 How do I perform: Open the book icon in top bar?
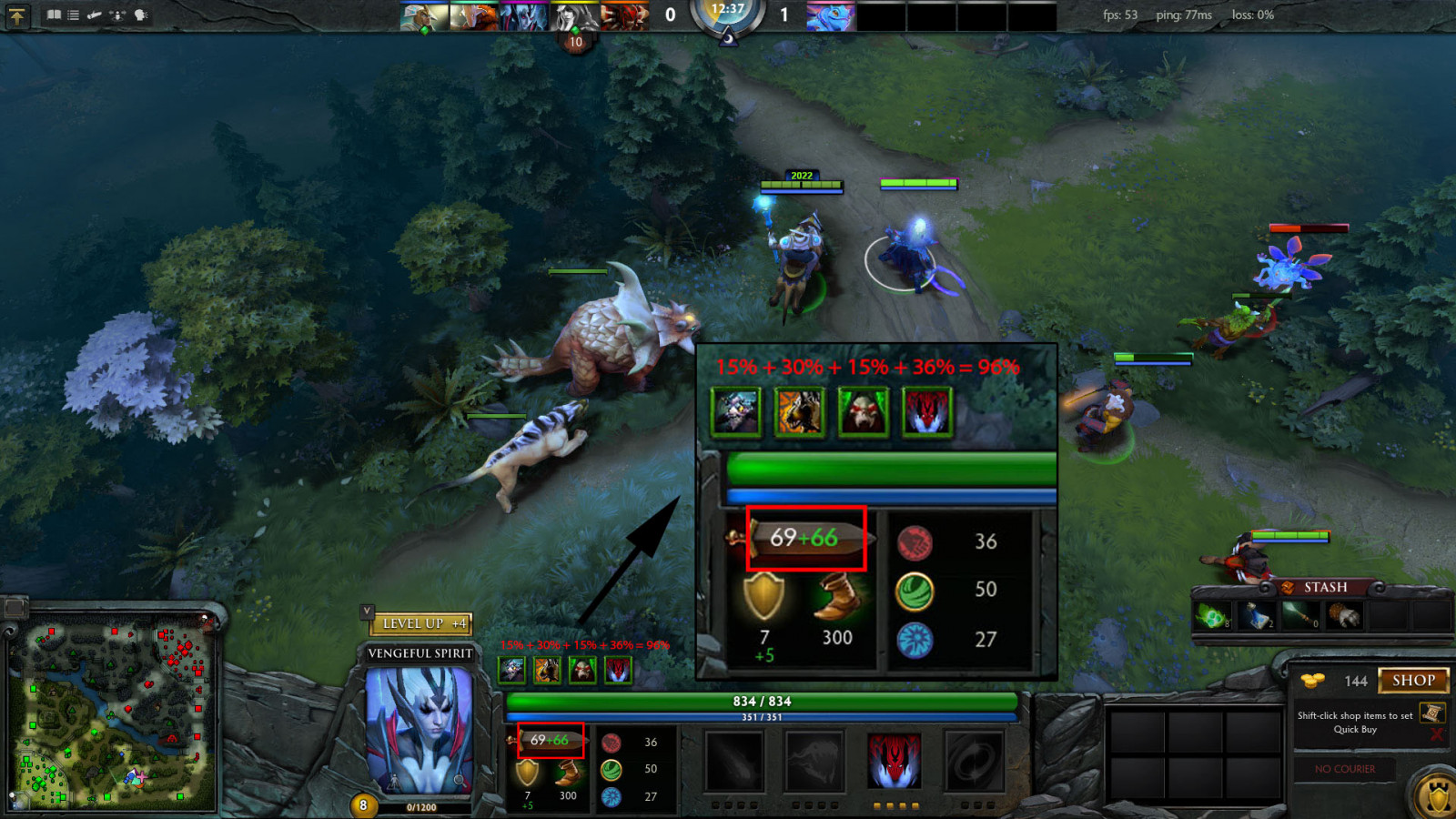coord(54,15)
